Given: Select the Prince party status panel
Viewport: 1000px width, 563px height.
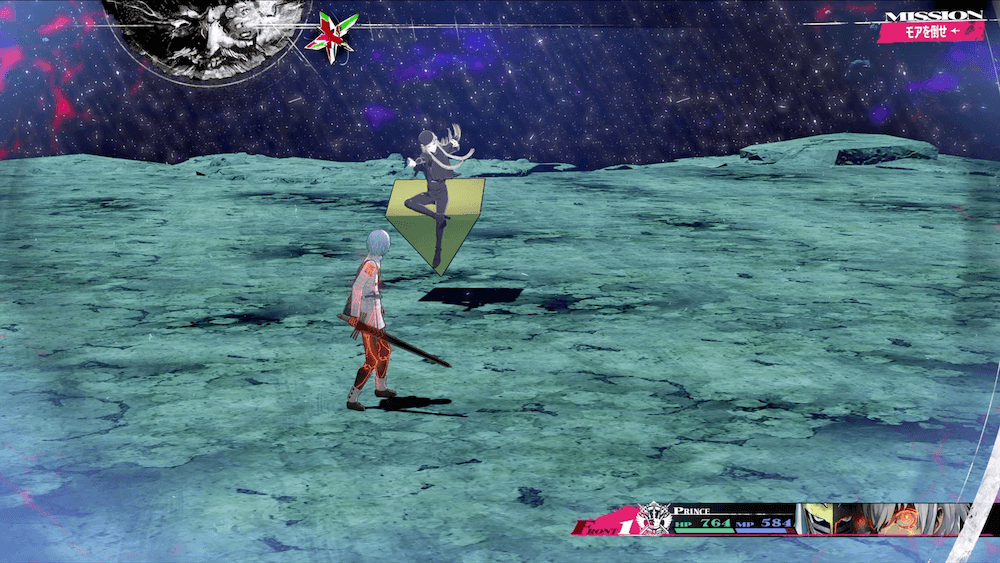Looking at the screenshot, I should [x=732, y=519].
